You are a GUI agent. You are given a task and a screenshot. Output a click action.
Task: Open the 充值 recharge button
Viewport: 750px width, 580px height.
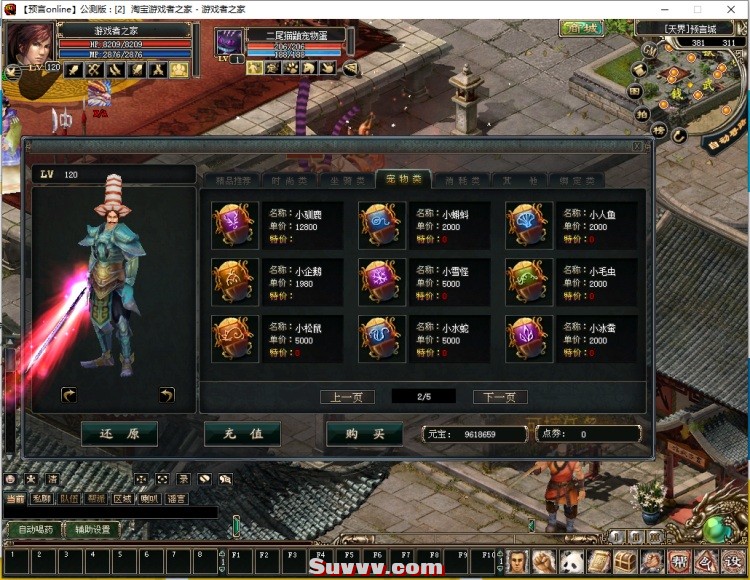point(242,434)
